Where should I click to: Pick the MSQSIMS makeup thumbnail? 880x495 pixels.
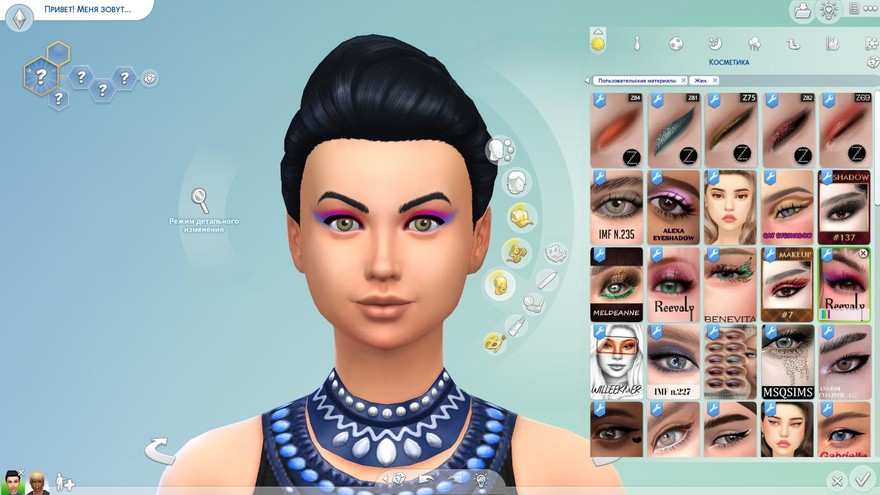point(788,362)
